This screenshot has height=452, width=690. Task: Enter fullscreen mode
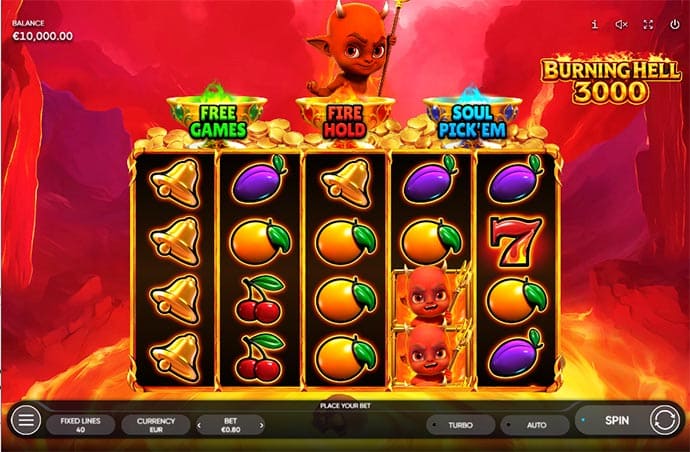[x=648, y=24]
